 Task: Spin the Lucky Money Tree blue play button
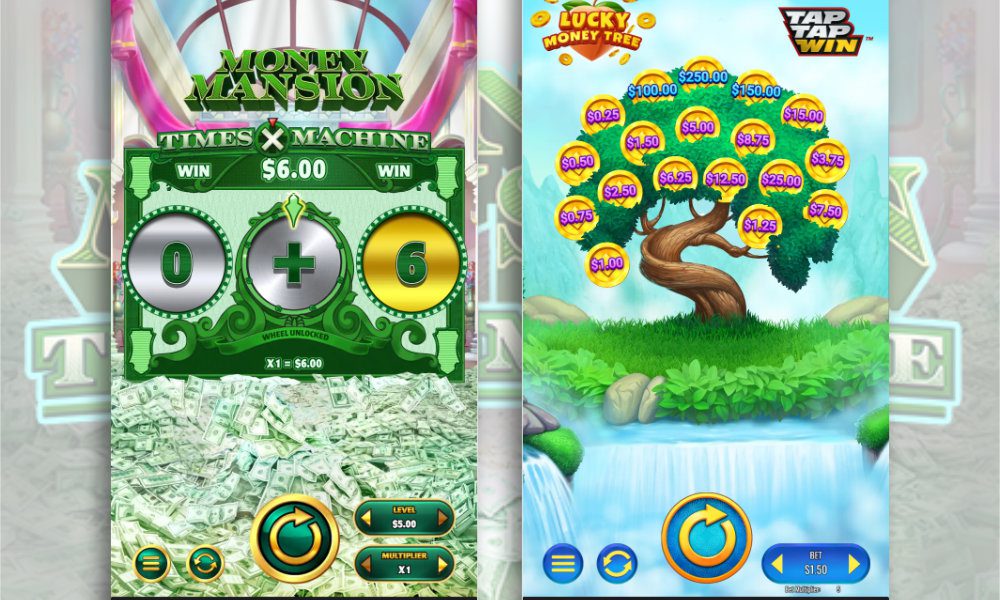coord(707,537)
